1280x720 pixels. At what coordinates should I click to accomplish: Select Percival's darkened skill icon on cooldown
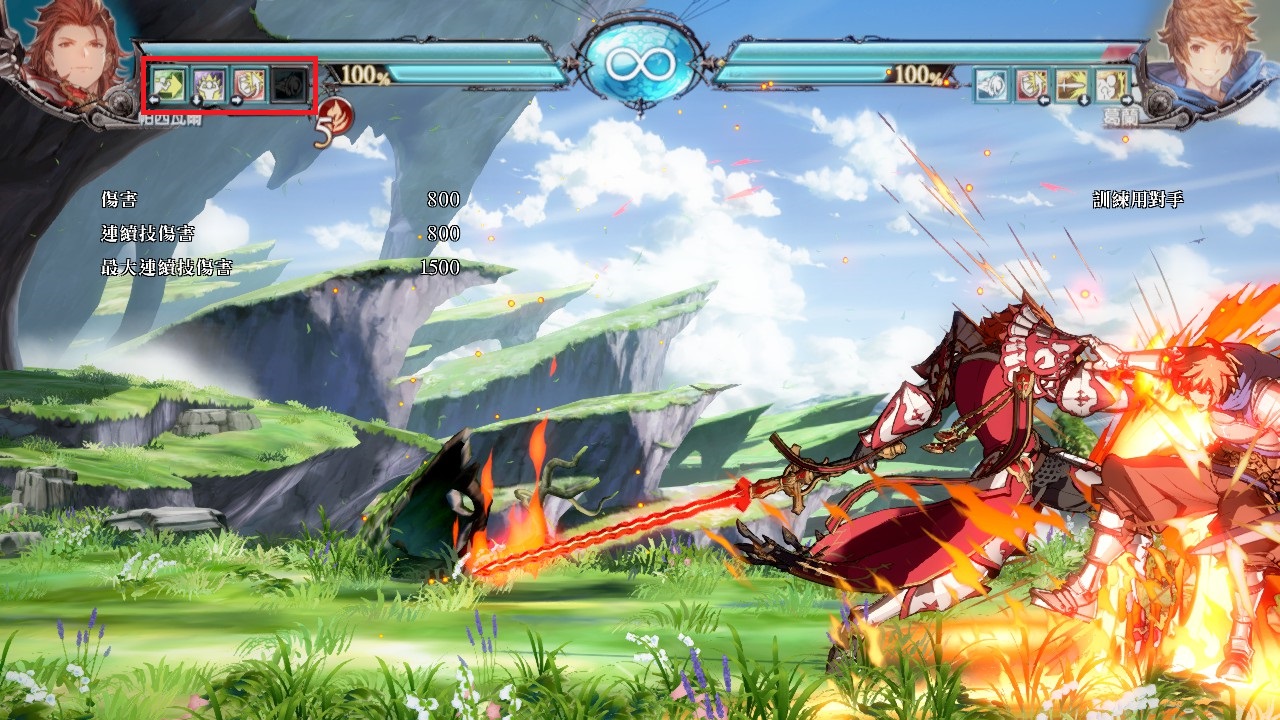[290, 85]
